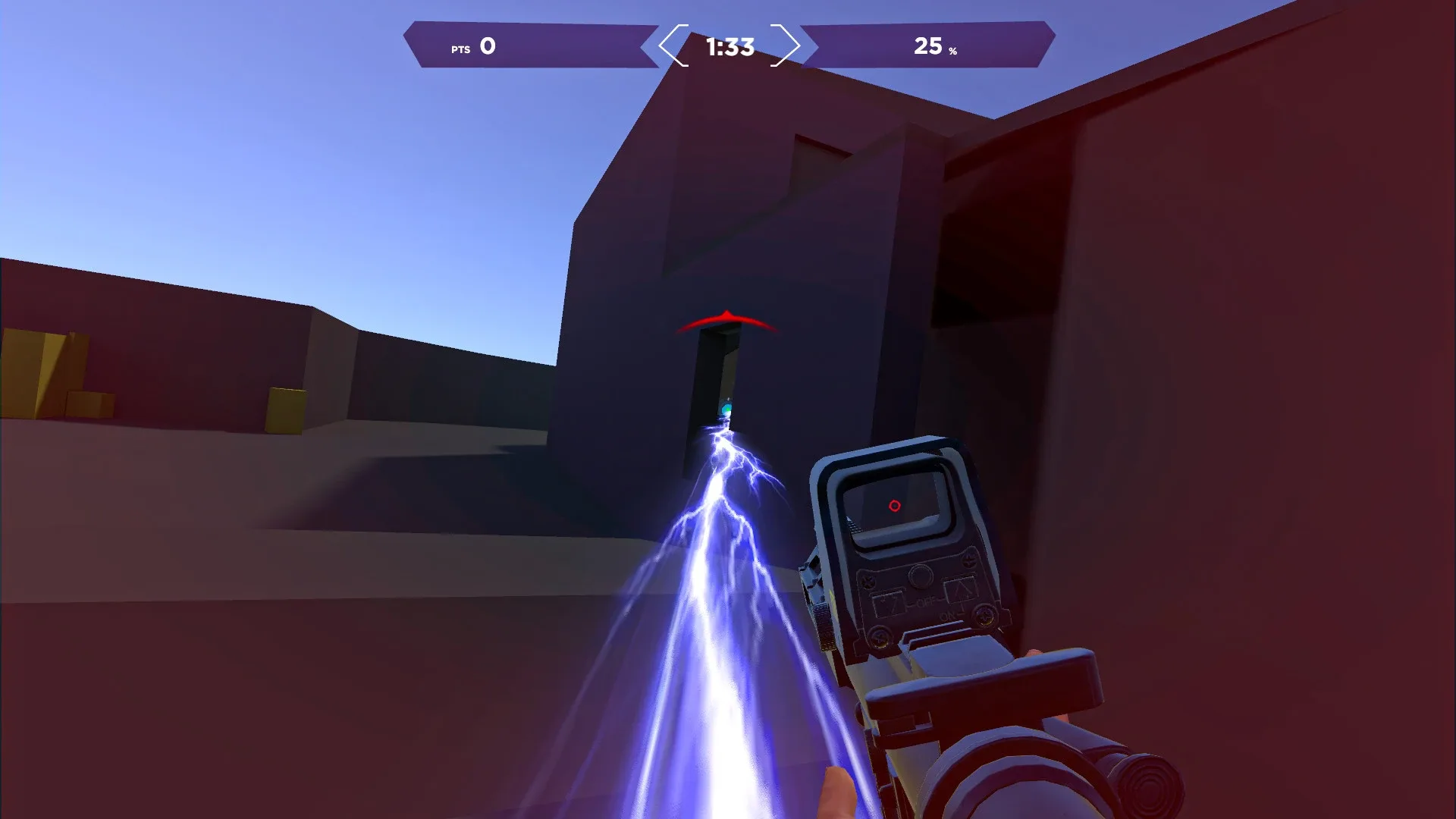Click the round power button on the sight housing
This screenshot has width=1456, height=819.
click(x=921, y=575)
